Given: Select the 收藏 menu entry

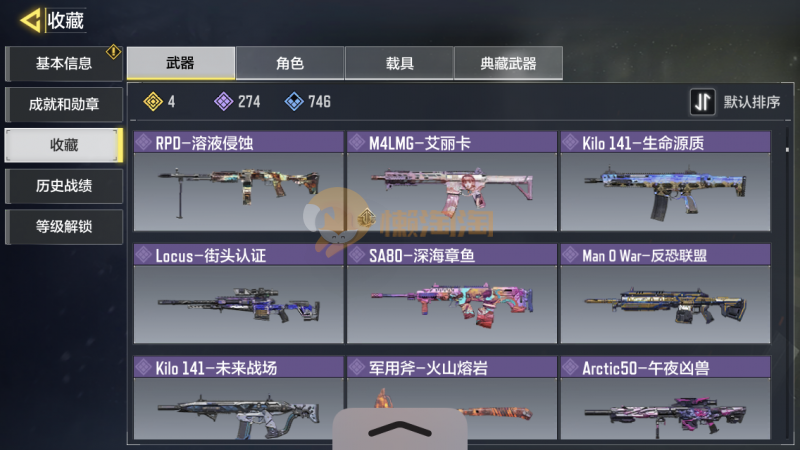Looking at the screenshot, I should click(x=64, y=145).
